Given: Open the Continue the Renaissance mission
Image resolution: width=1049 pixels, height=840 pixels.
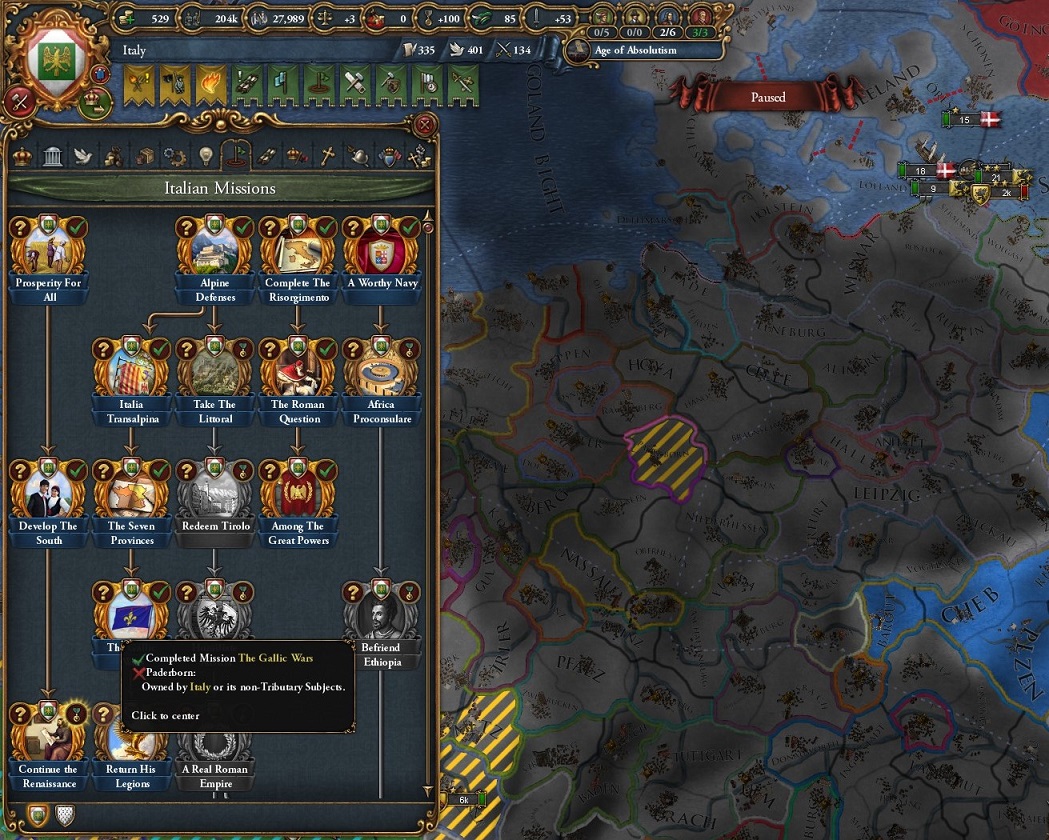Looking at the screenshot, I should point(48,735).
